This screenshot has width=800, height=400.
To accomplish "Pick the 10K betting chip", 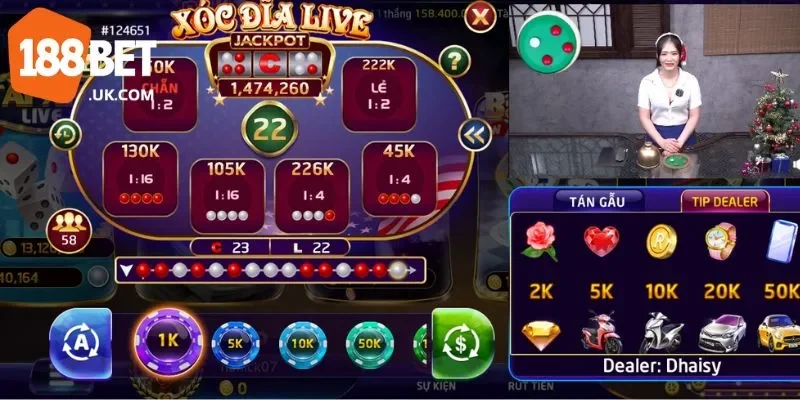I will tap(303, 343).
